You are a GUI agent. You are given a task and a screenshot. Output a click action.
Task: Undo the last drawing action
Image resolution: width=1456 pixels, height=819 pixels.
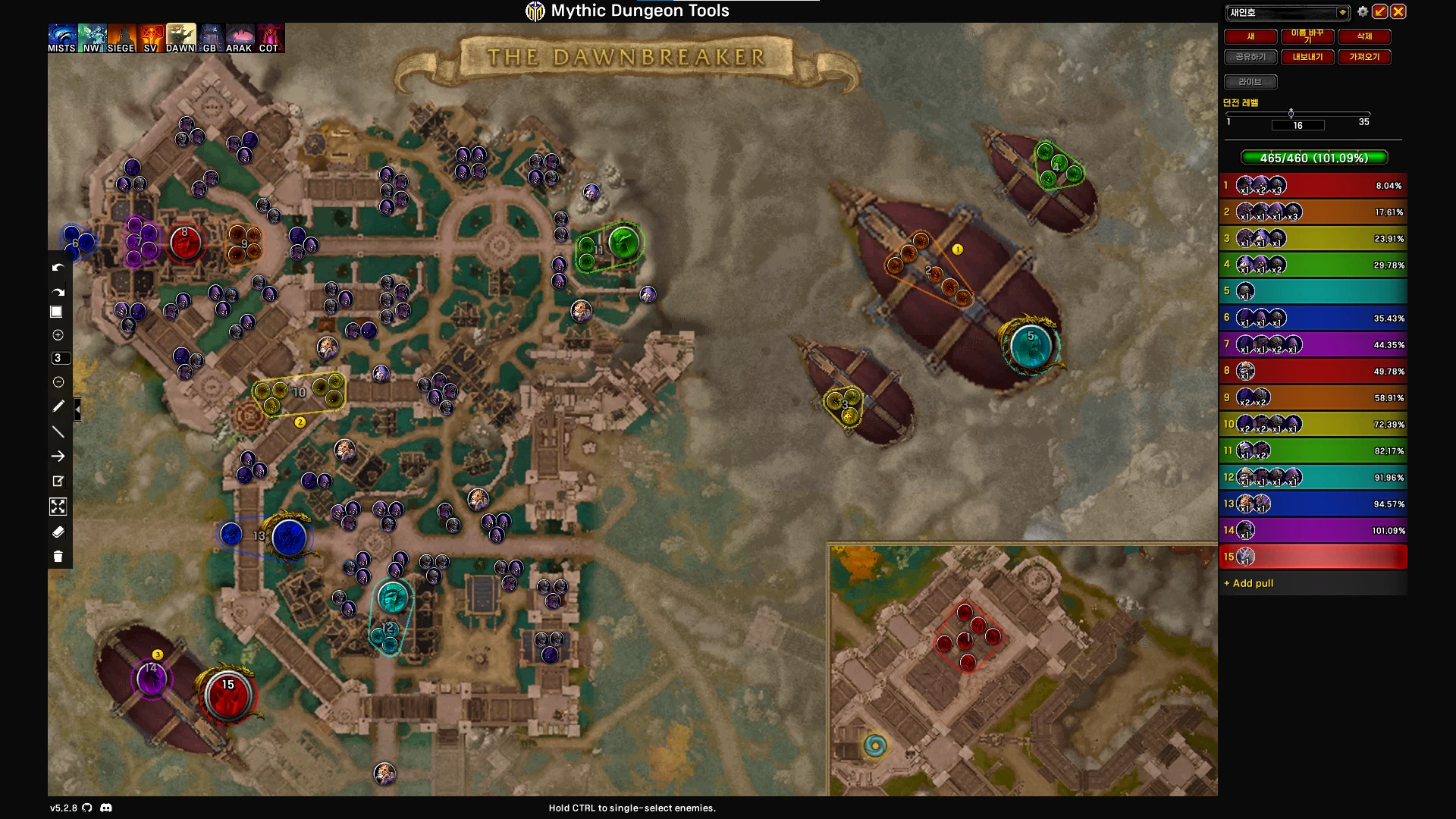(x=58, y=268)
